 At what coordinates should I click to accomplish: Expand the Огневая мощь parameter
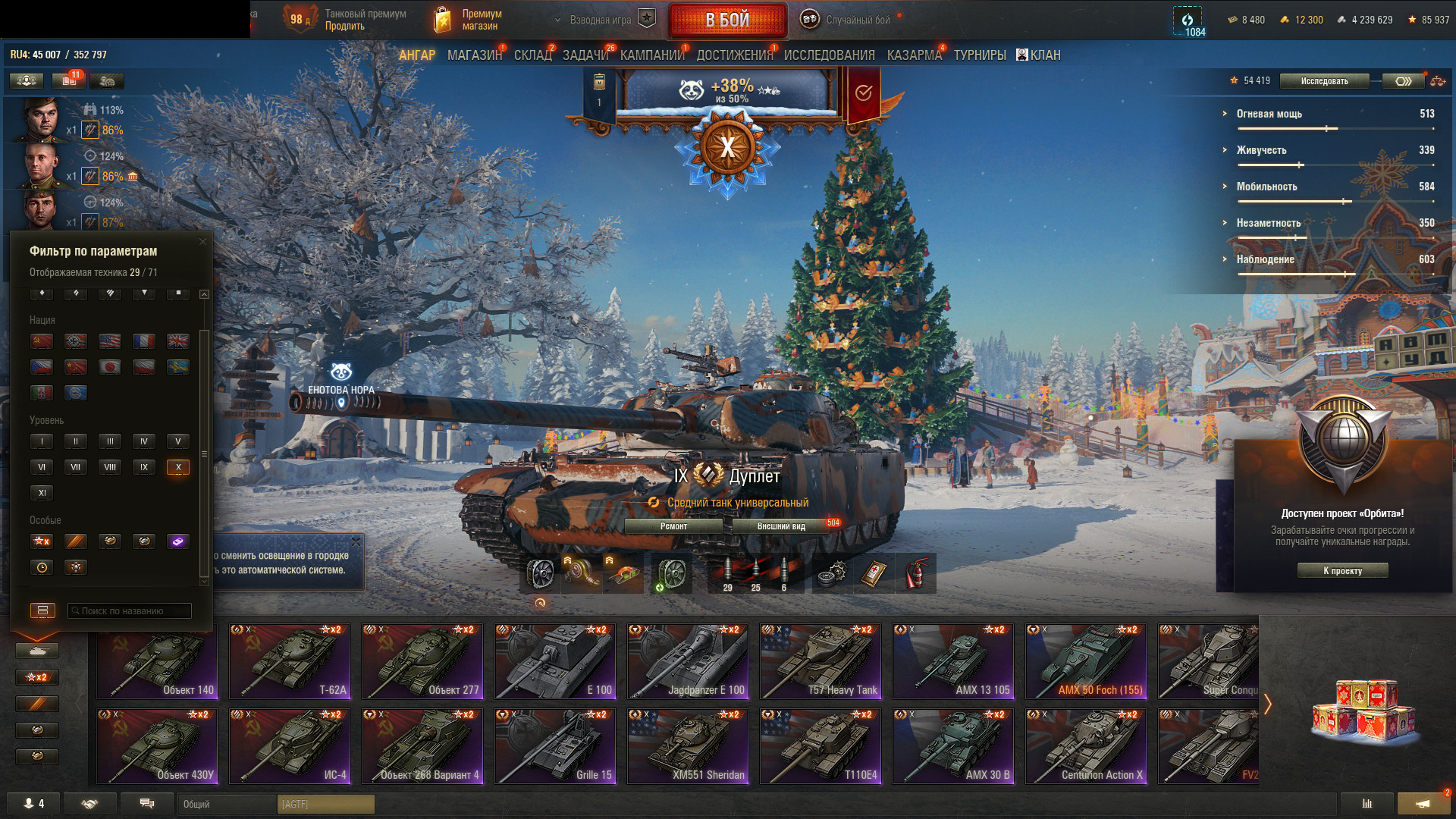click(x=1269, y=114)
